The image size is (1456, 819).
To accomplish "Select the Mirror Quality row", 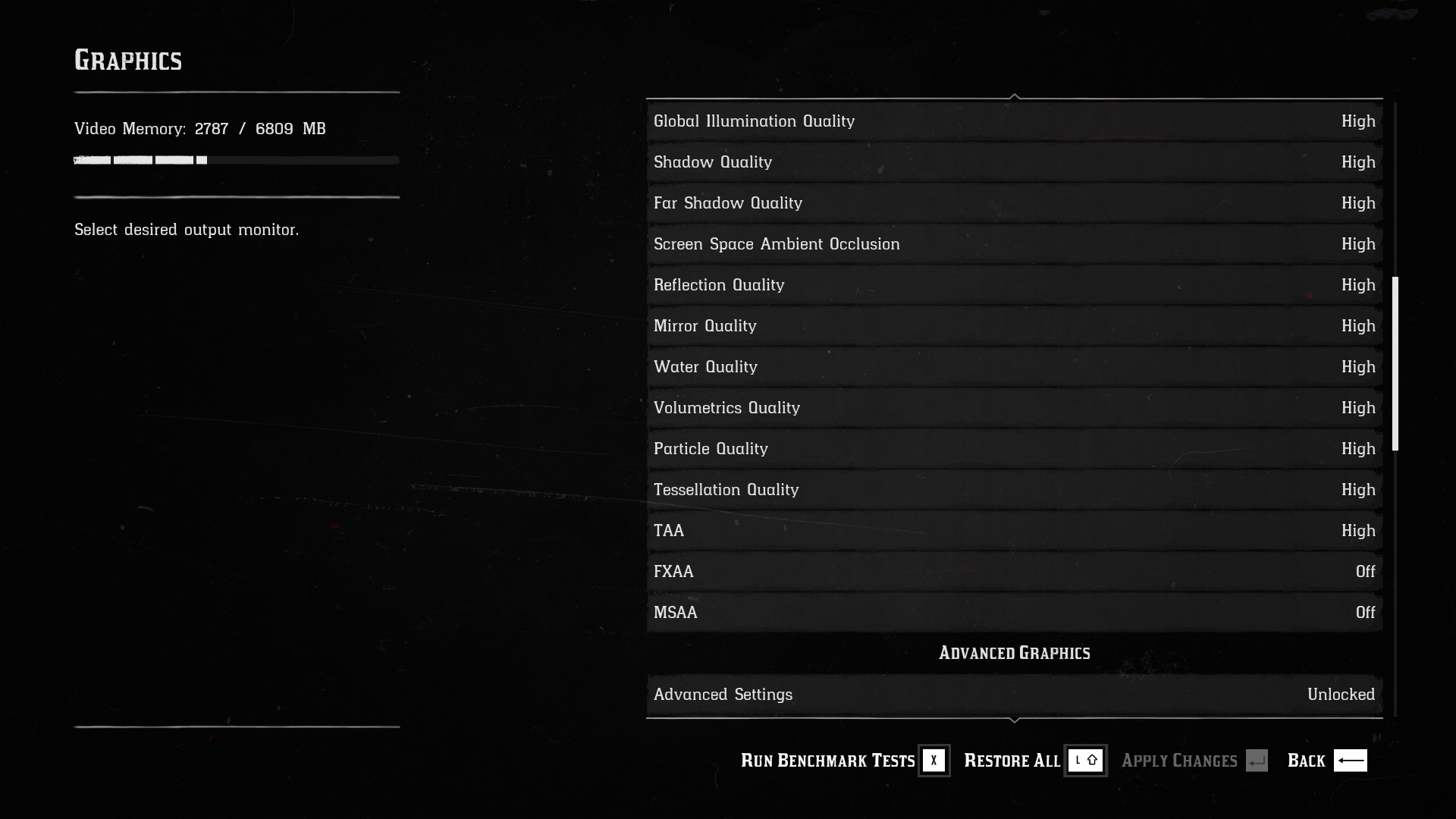I will (x=1014, y=326).
